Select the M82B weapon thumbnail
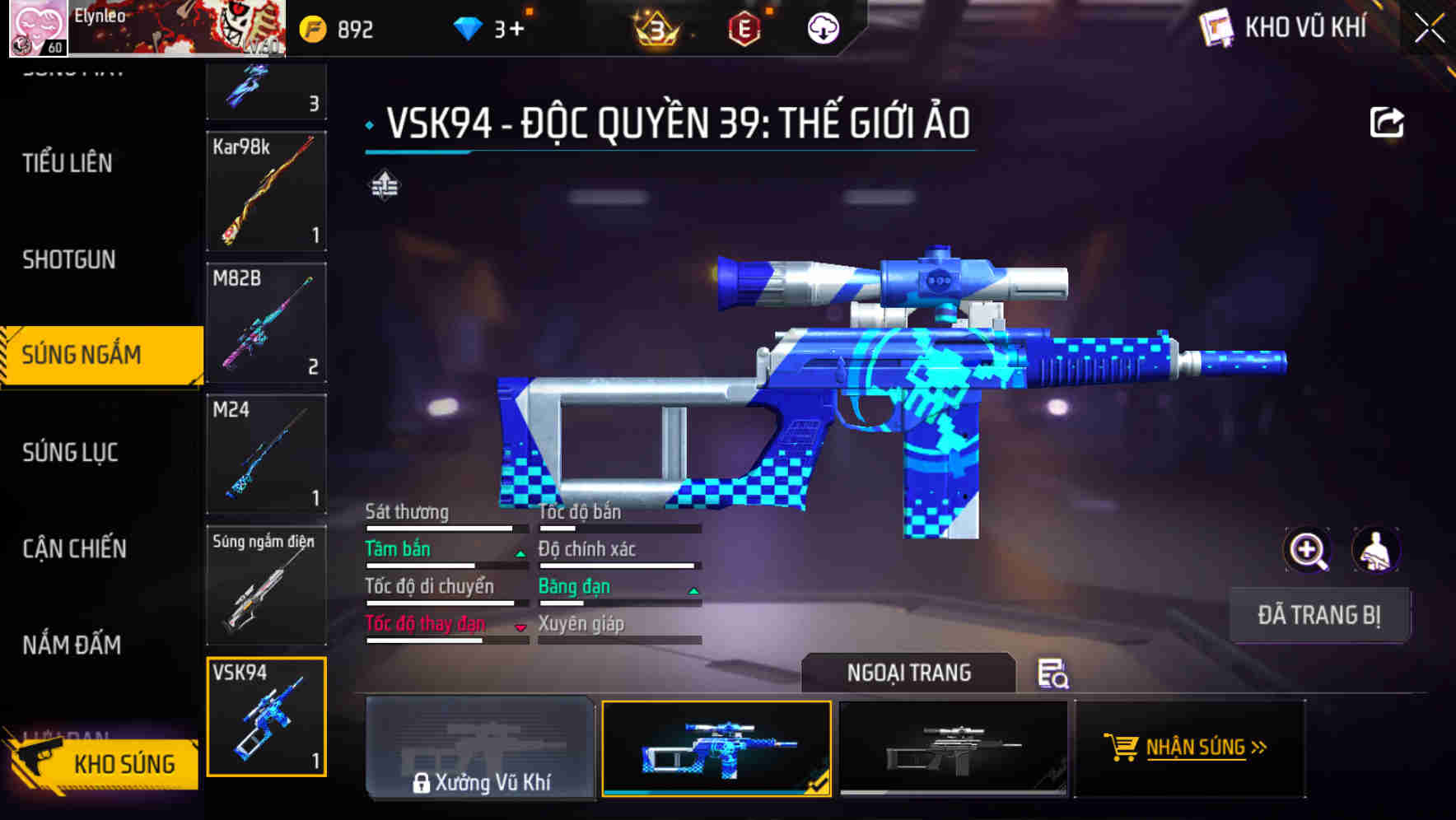The image size is (1456, 820). tap(265, 323)
